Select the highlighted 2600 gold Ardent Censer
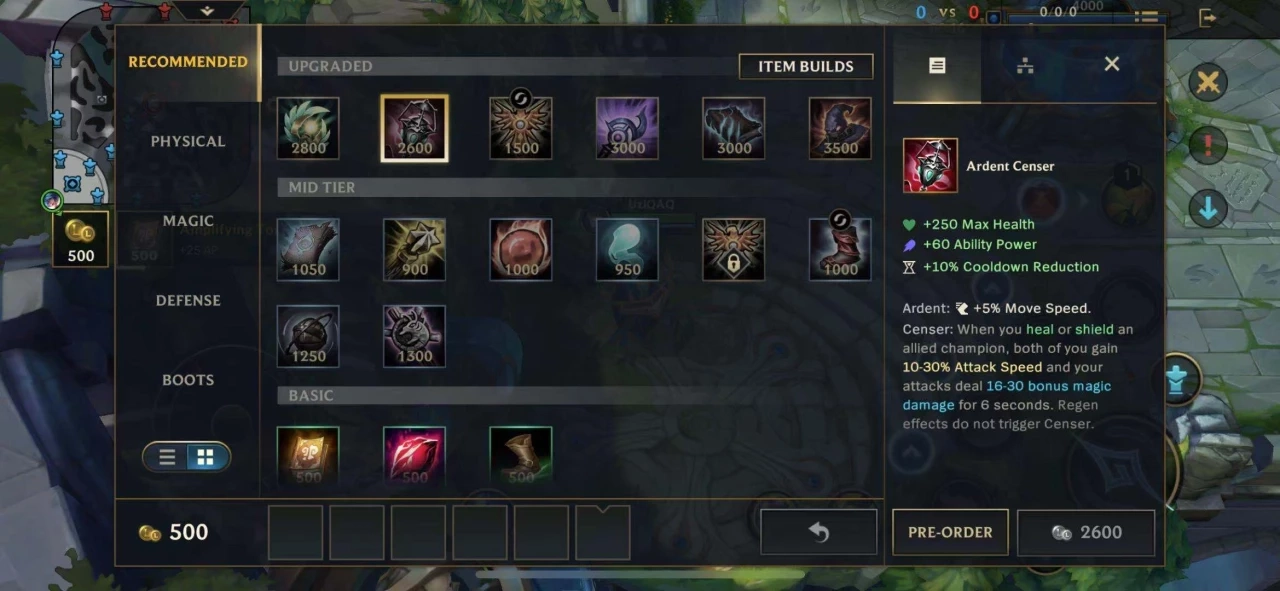The width and height of the screenshot is (1280, 591). (414, 128)
